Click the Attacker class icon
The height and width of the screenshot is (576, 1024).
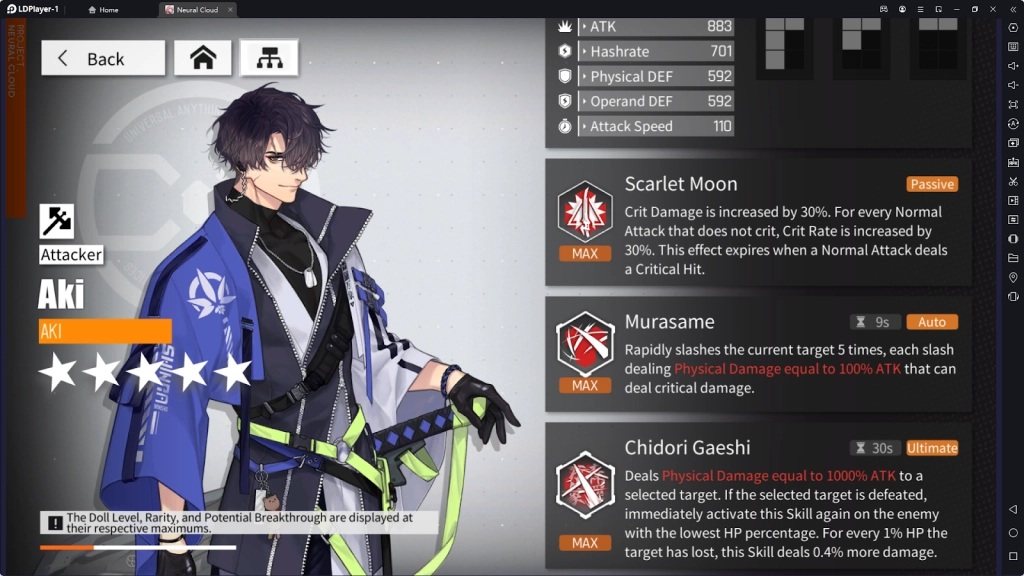click(57, 221)
